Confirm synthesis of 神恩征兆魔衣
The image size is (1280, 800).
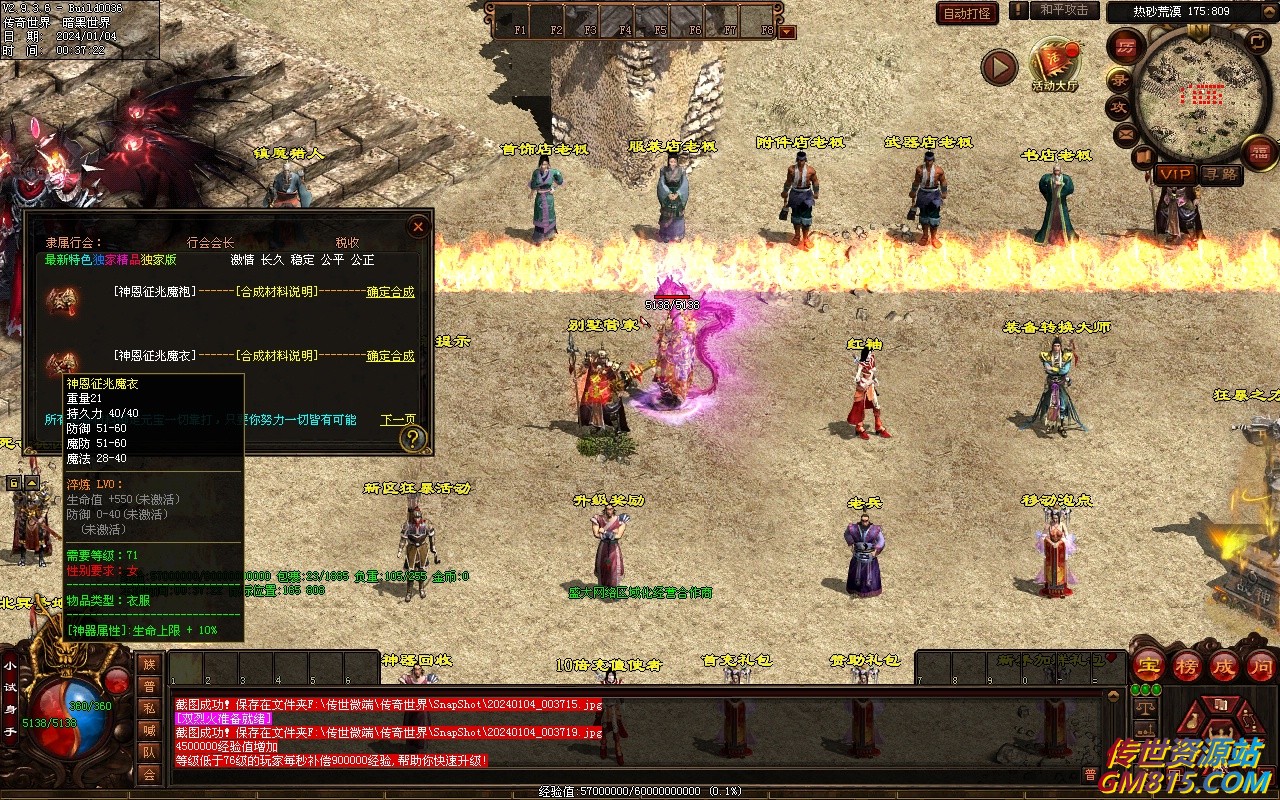tap(390, 356)
